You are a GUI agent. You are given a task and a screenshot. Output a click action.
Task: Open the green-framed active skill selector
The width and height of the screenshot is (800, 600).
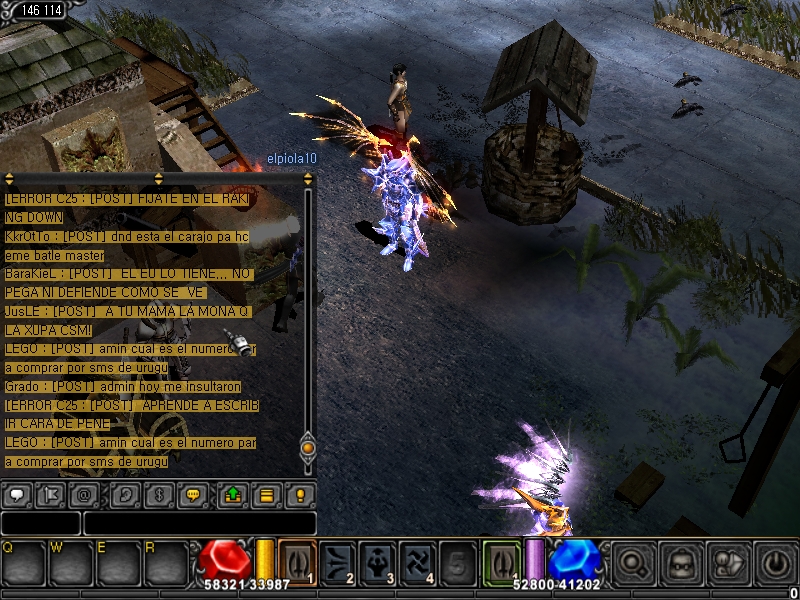pyautogui.click(x=501, y=561)
